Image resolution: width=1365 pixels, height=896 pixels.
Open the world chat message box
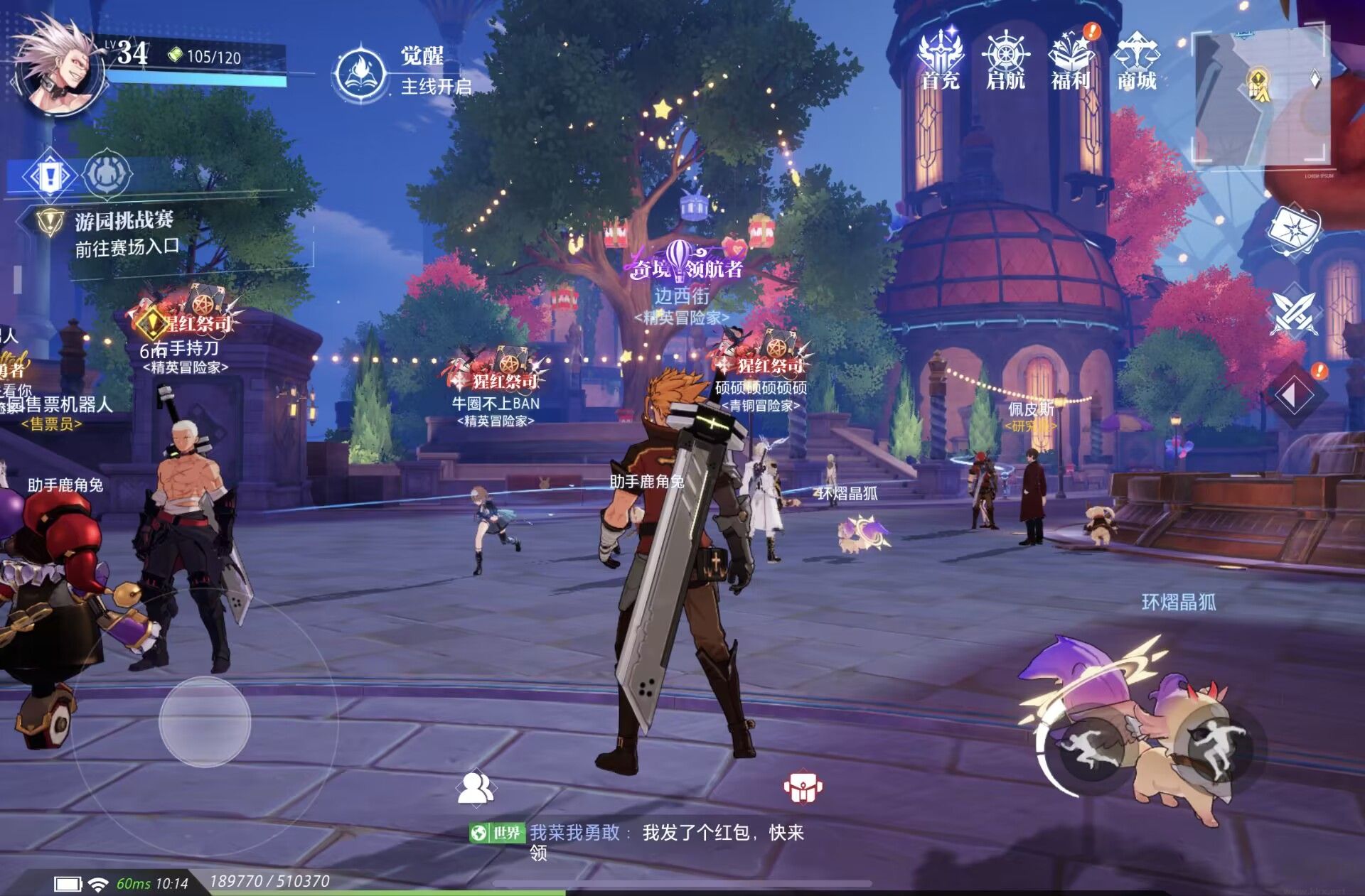tap(636, 840)
